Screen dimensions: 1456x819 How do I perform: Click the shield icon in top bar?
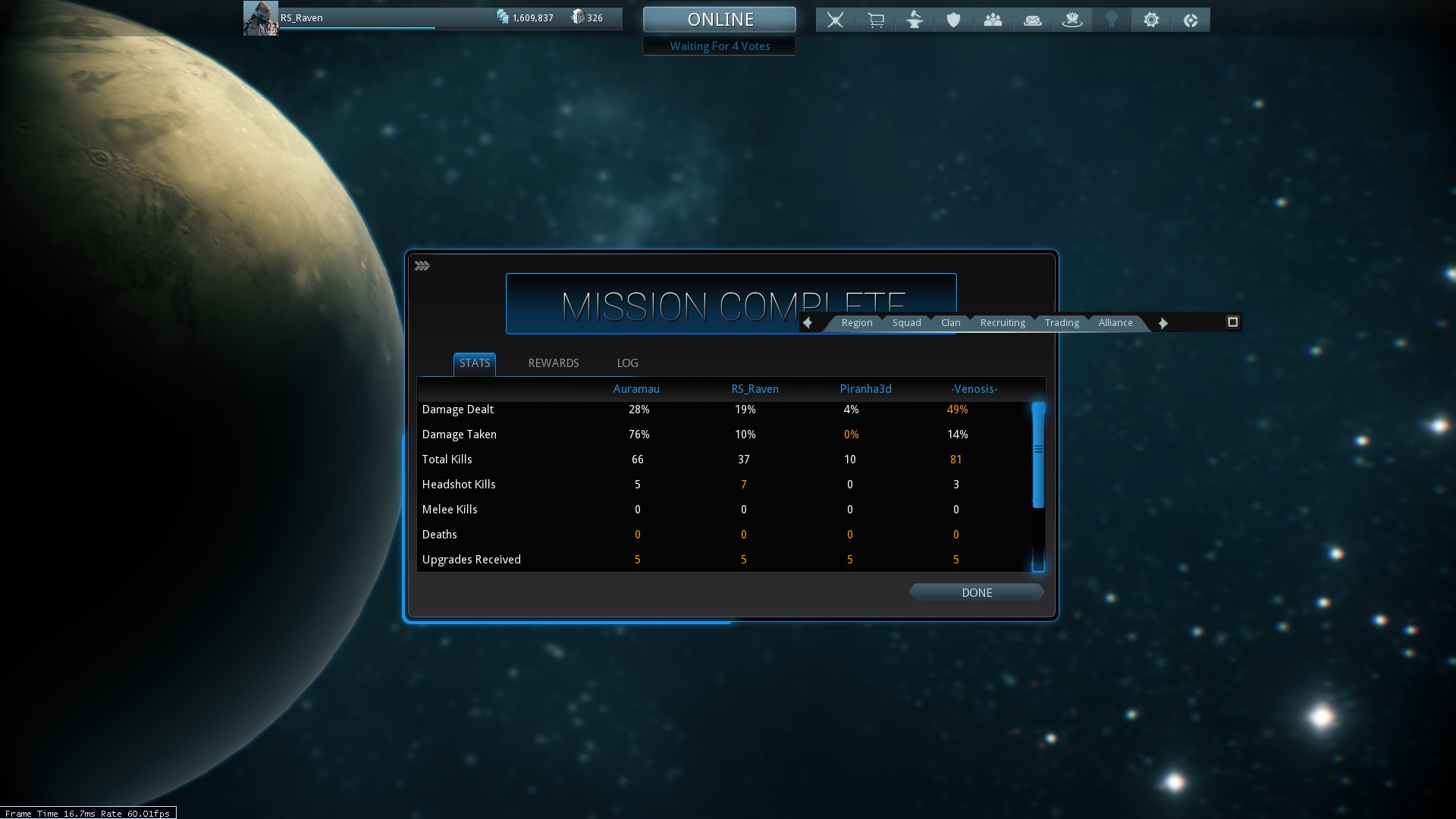954,20
